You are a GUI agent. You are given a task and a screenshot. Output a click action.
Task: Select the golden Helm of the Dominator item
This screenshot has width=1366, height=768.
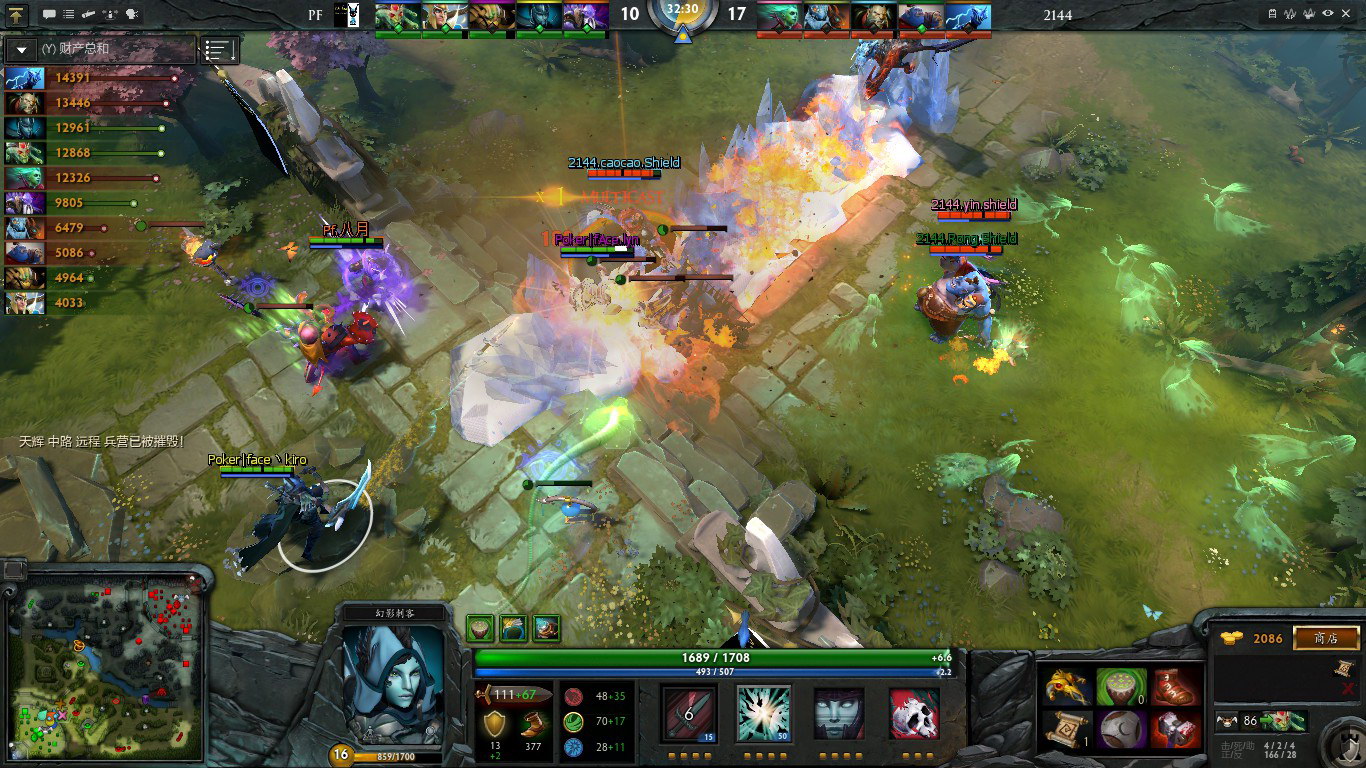1068,687
